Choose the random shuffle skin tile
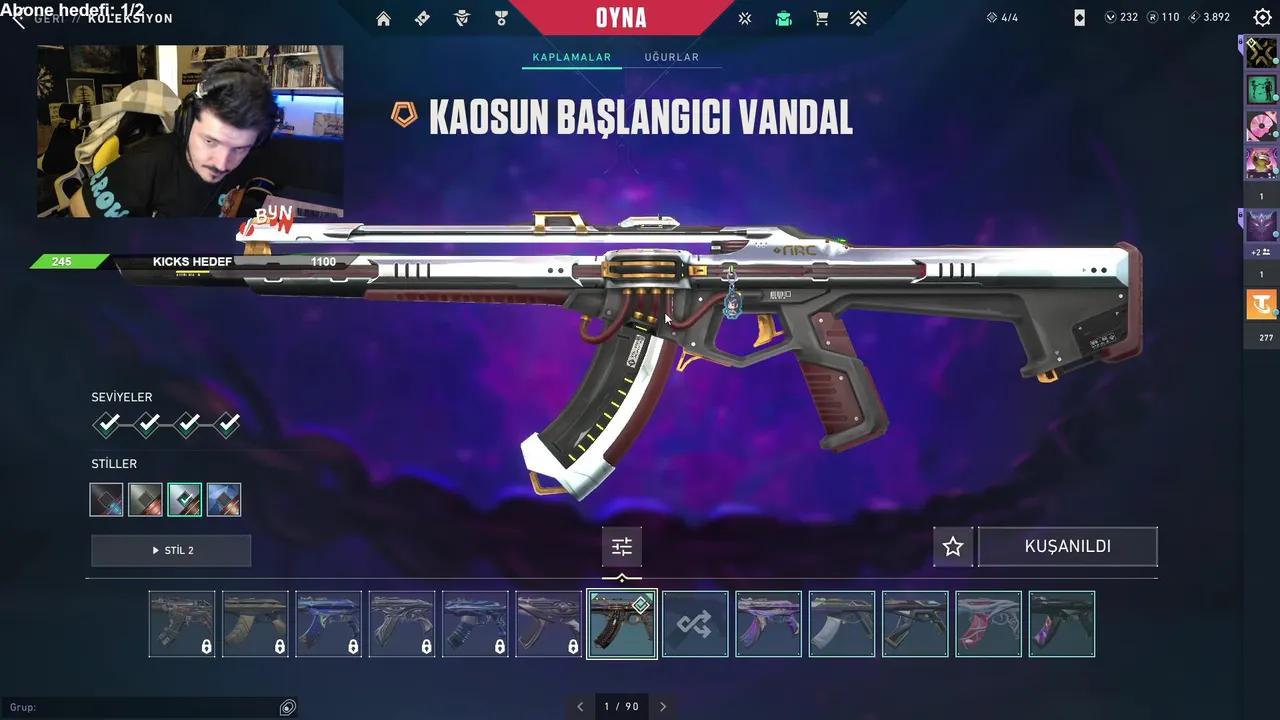The width and height of the screenshot is (1280, 720). point(695,624)
